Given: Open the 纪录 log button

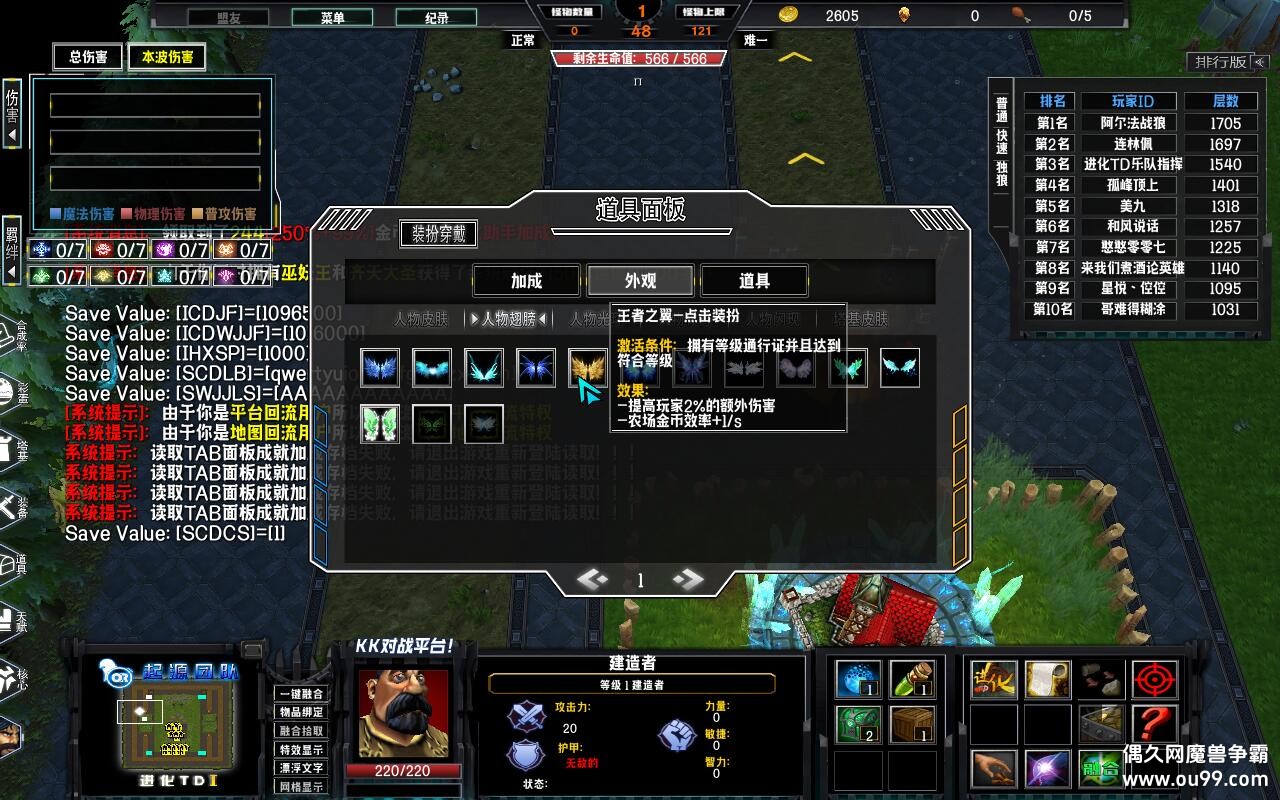Looking at the screenshot, I should 436,18.
